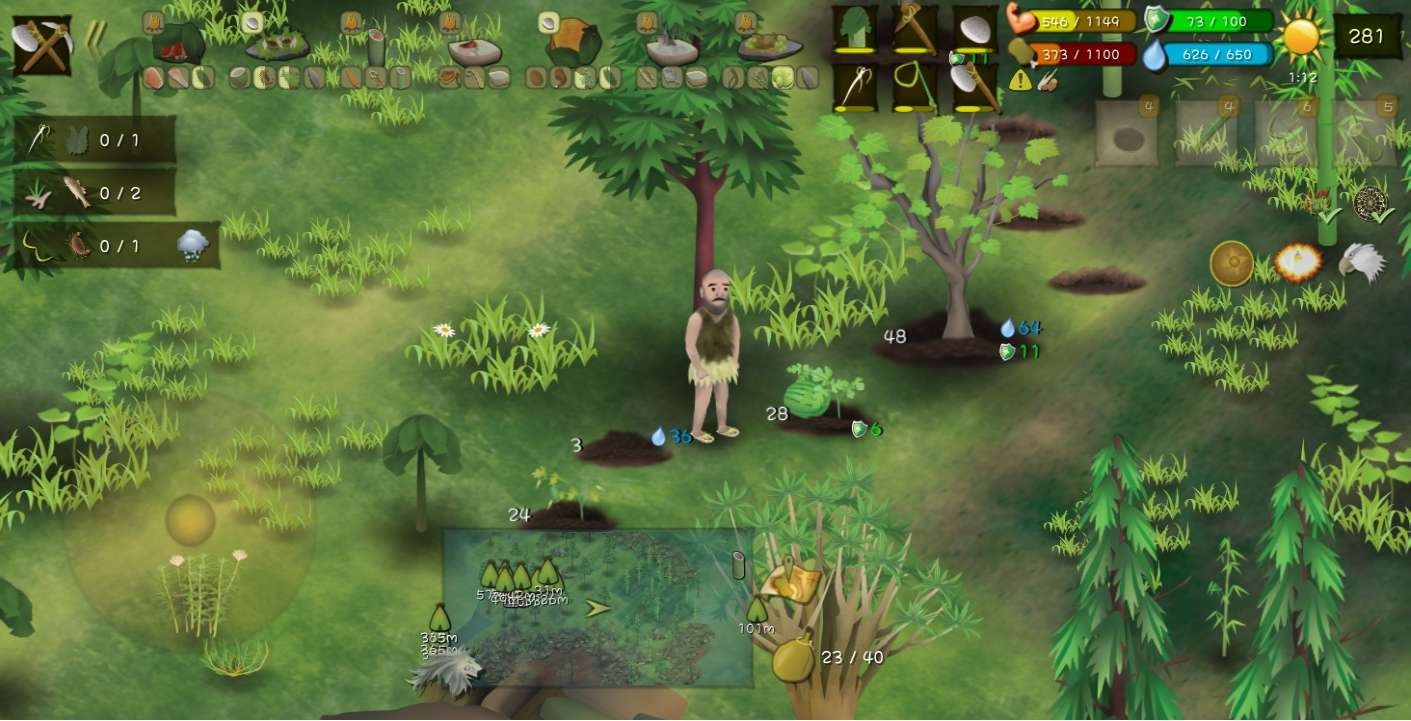
Task: Open the minimap overlay
Action: tap(597, 607)
